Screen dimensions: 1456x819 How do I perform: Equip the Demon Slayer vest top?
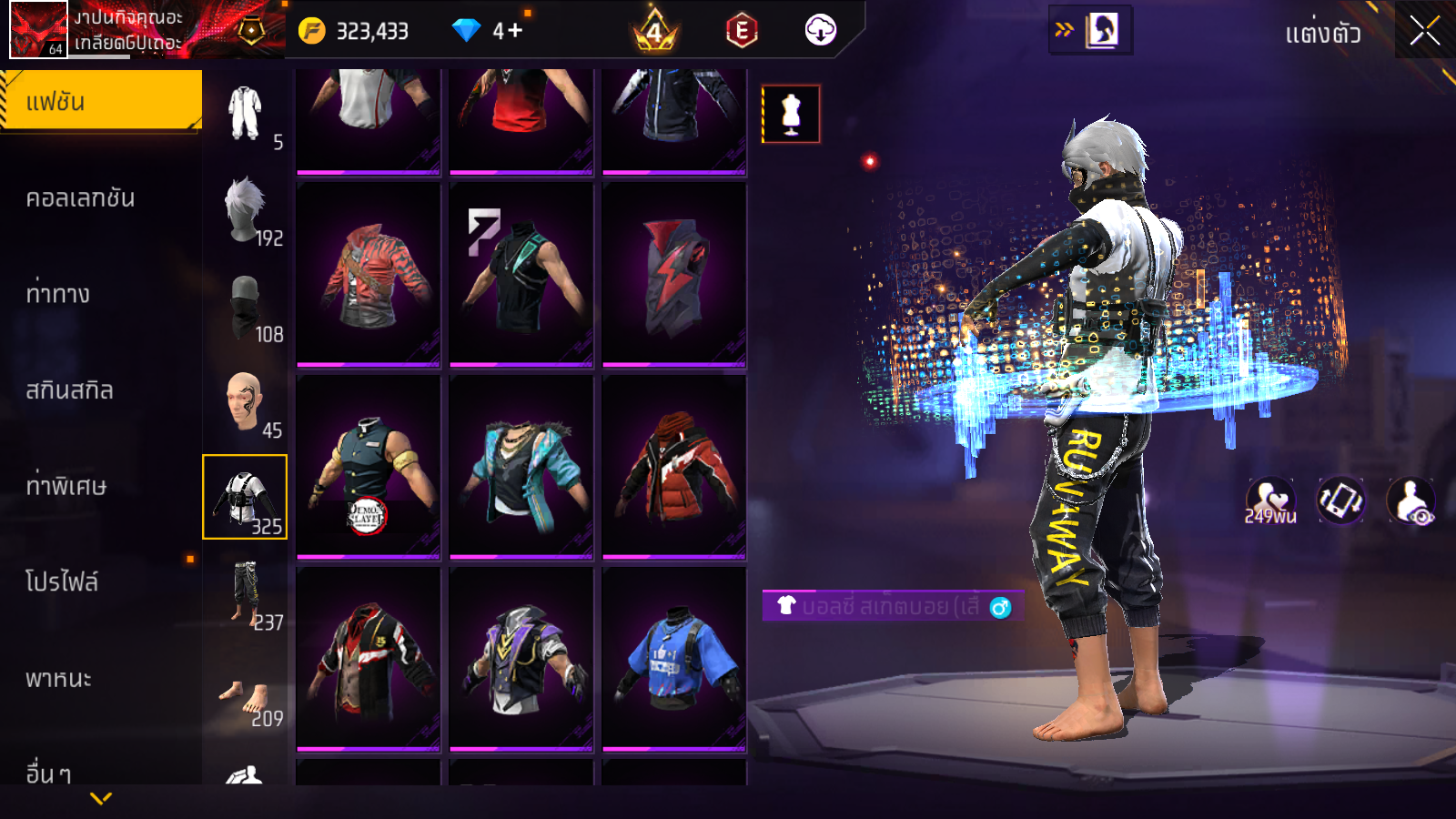pos(369,466)
